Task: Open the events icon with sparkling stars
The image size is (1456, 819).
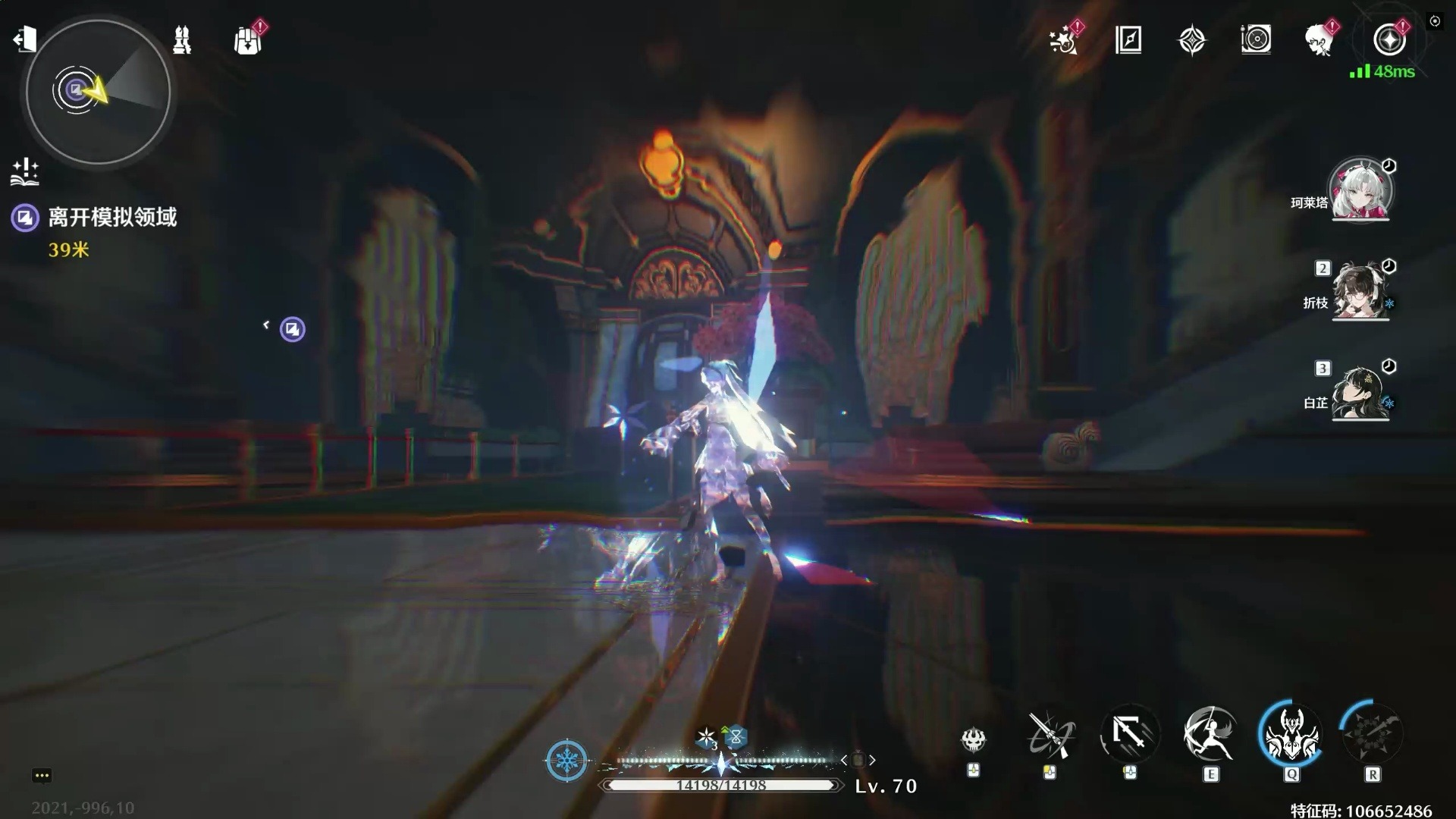Action: [x=1064, y=40]
